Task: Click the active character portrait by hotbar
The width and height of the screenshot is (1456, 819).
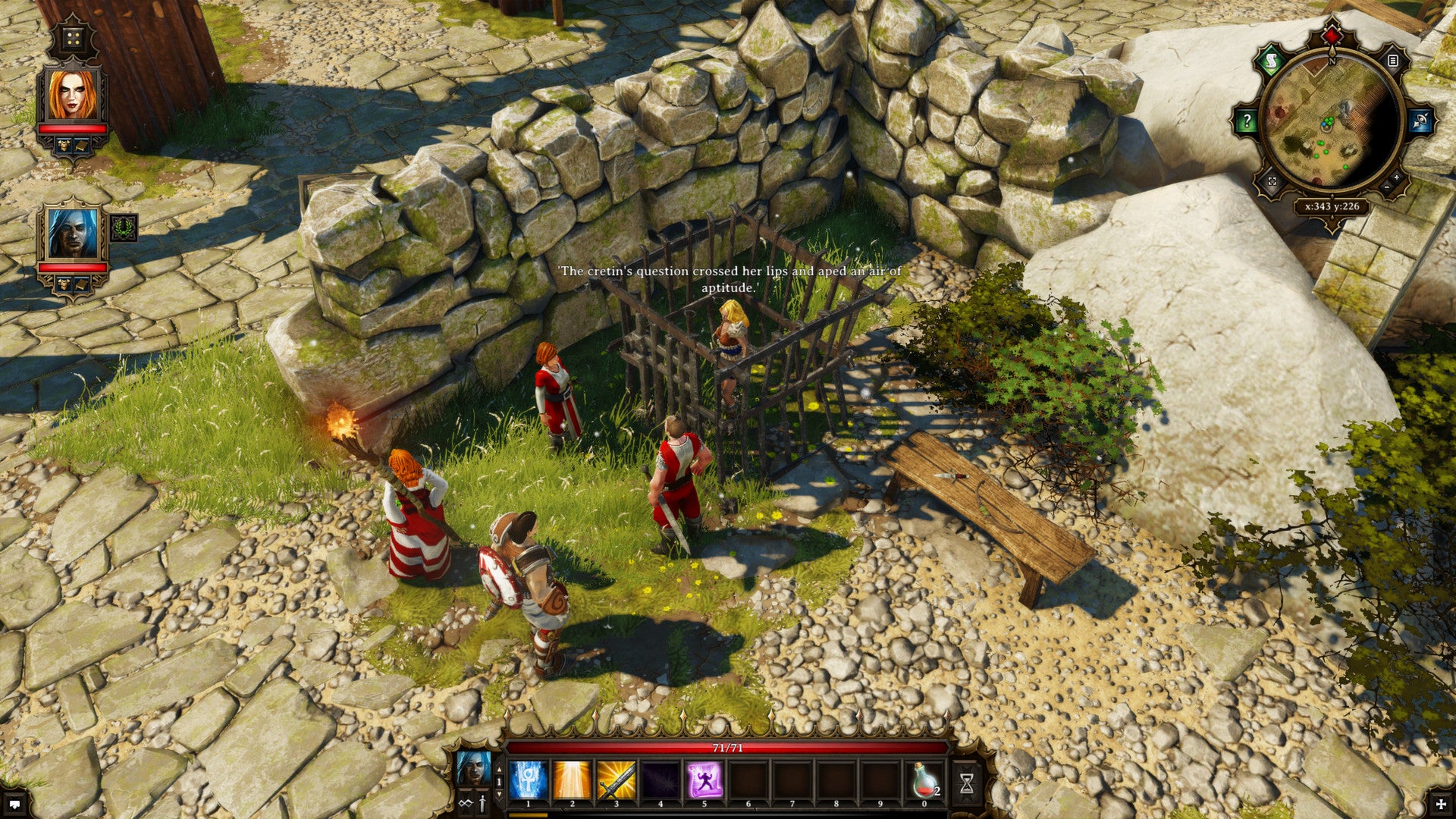Action: coord(473,770)
